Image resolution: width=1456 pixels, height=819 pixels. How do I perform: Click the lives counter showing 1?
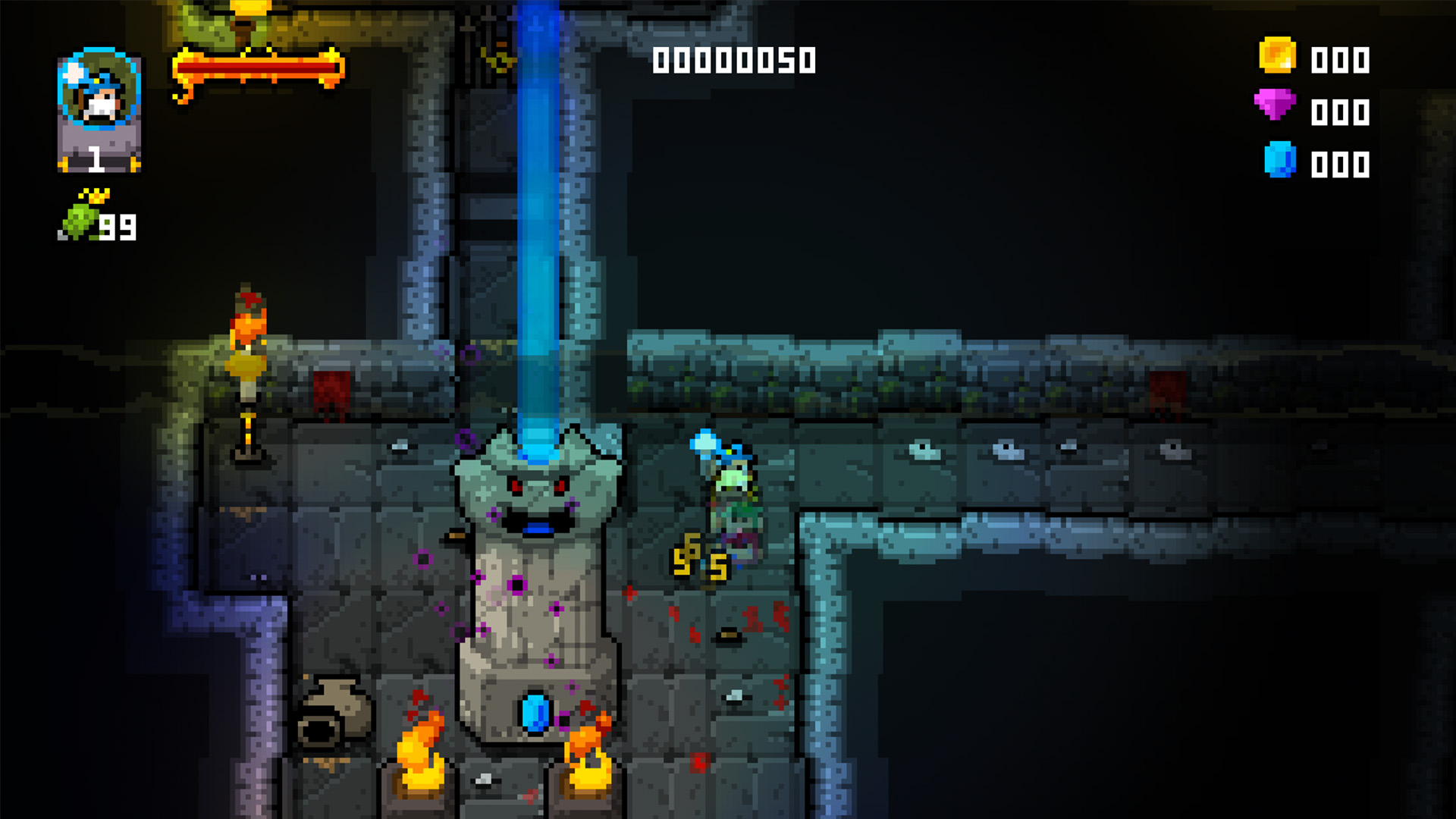97,159
